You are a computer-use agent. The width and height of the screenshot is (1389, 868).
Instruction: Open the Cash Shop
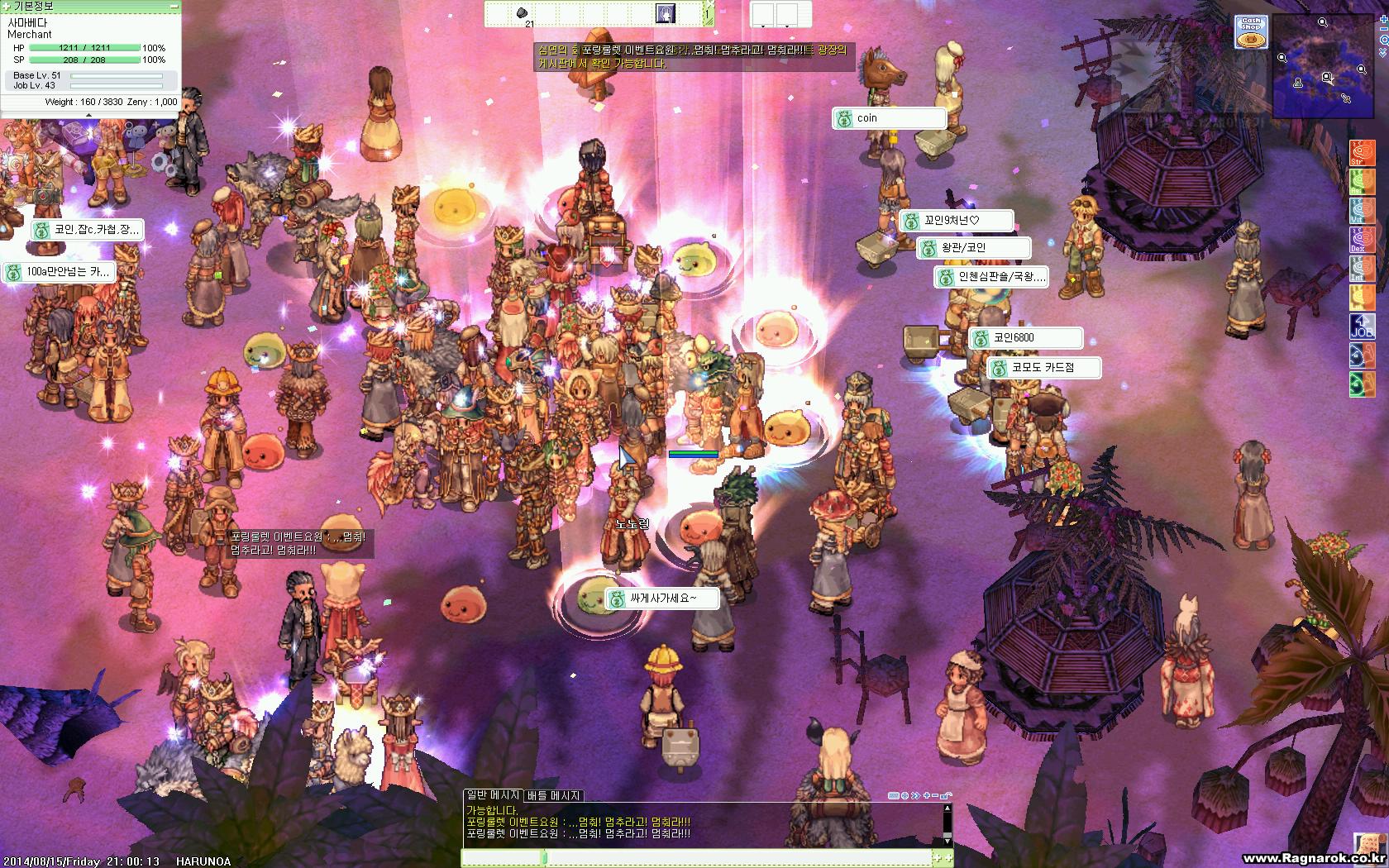(x=1251, y=32)
